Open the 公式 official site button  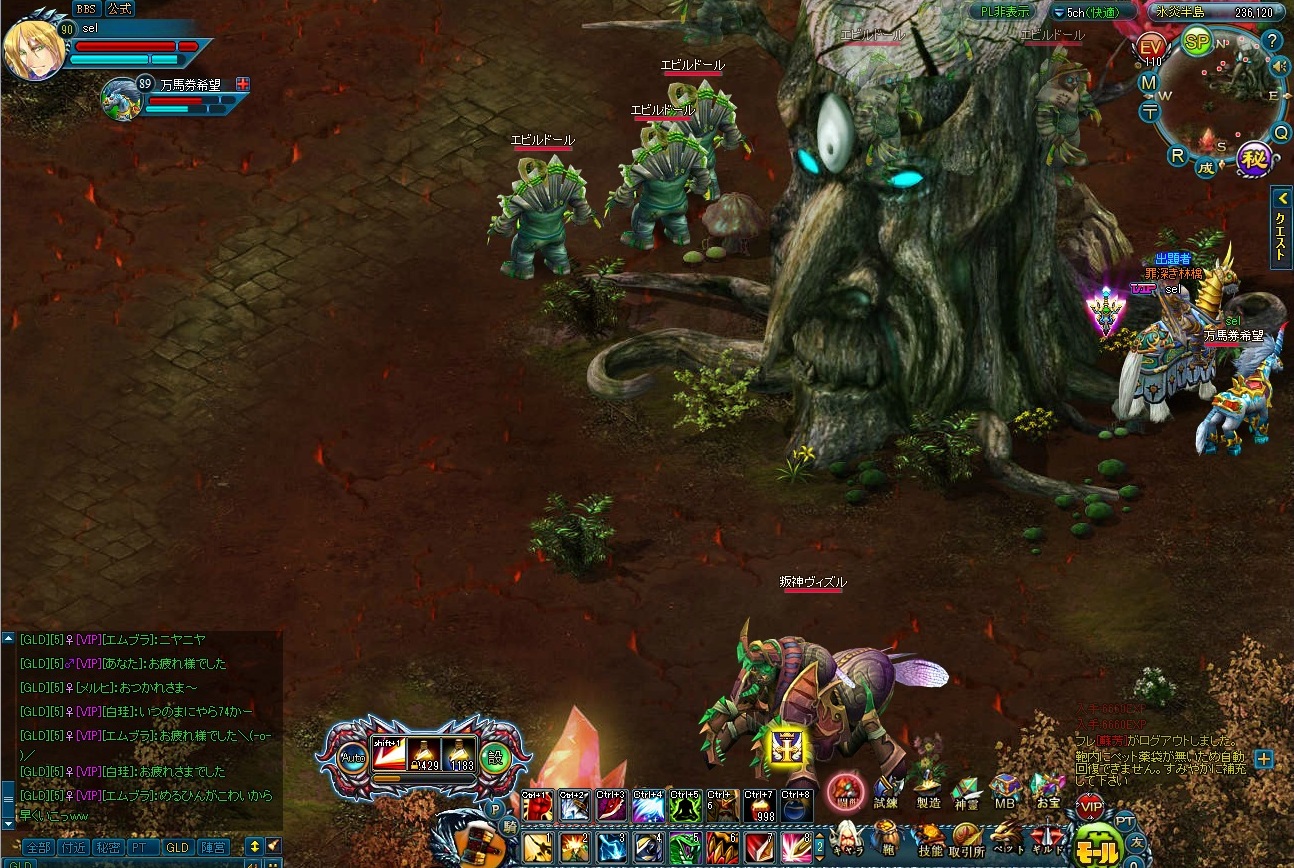coord(119,9)
